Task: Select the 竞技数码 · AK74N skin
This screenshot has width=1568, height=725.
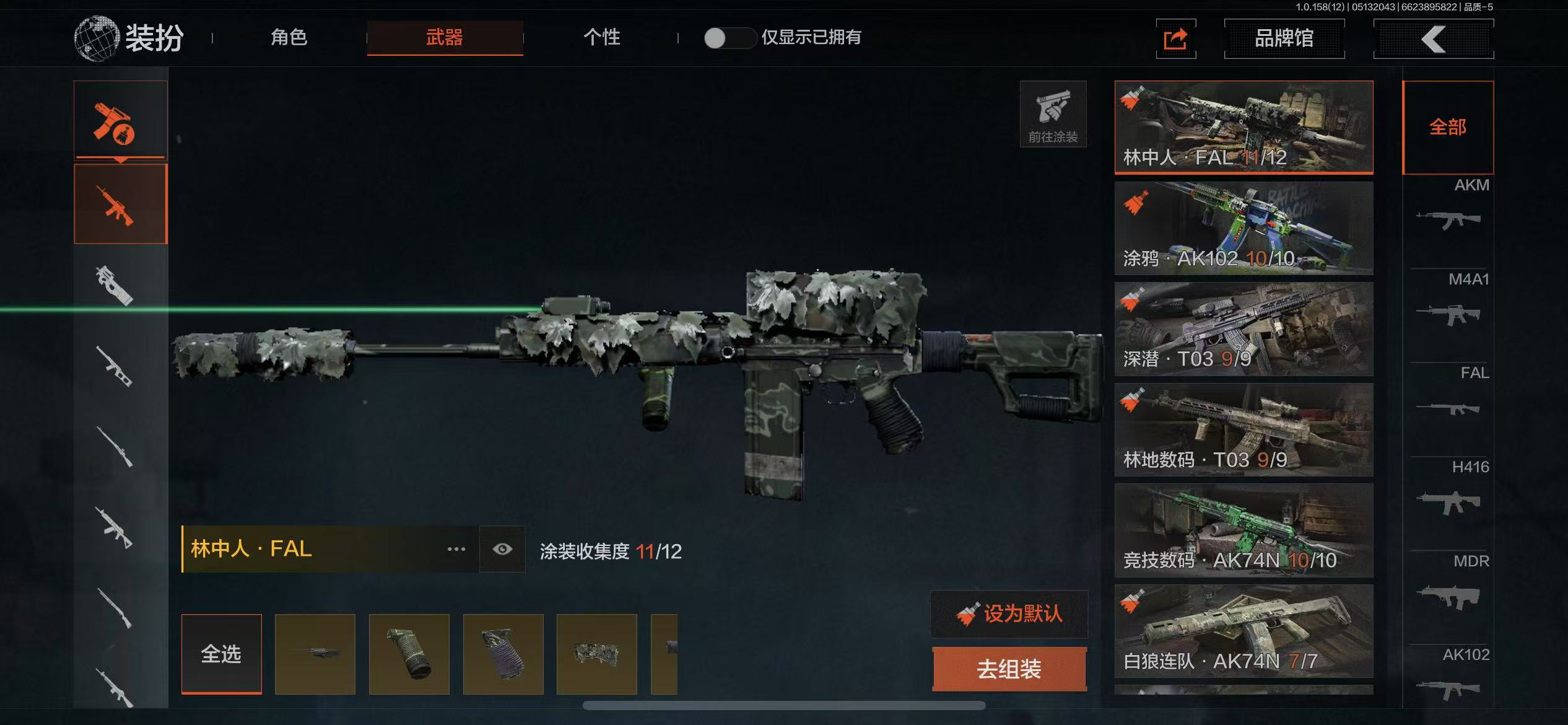Action: click(x=1244, y=530)
